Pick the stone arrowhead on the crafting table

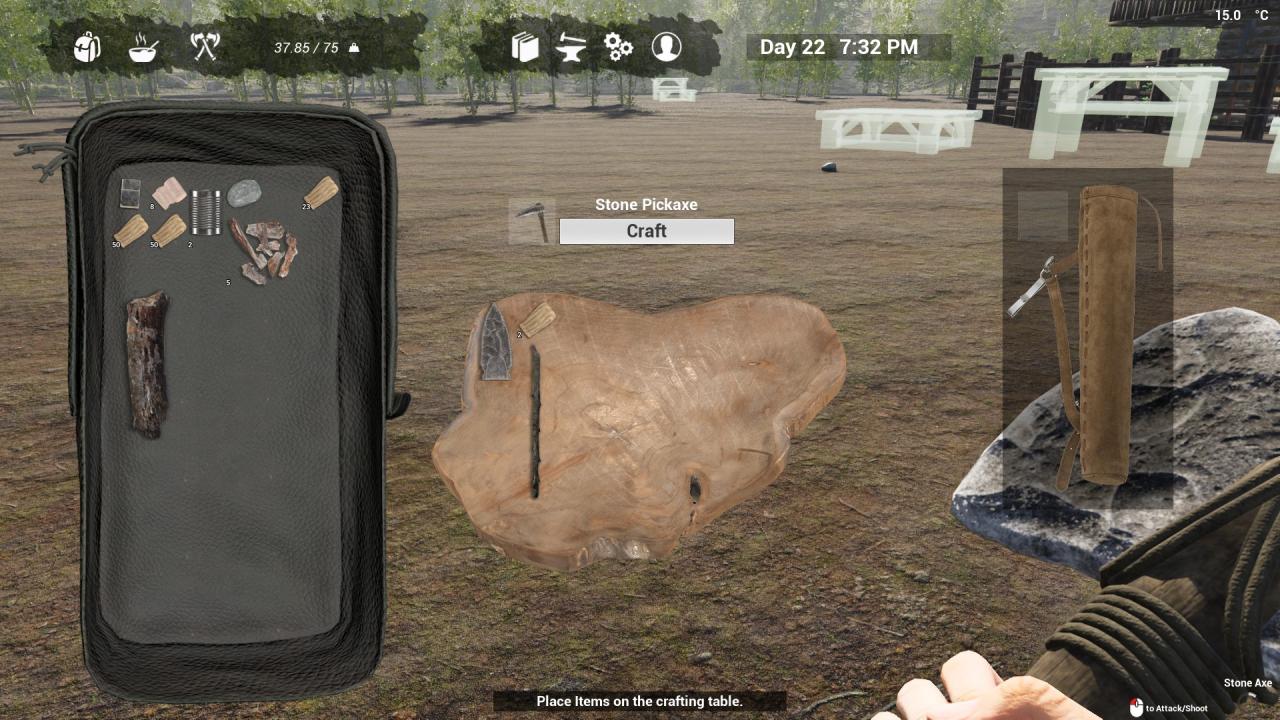point(496,342)
